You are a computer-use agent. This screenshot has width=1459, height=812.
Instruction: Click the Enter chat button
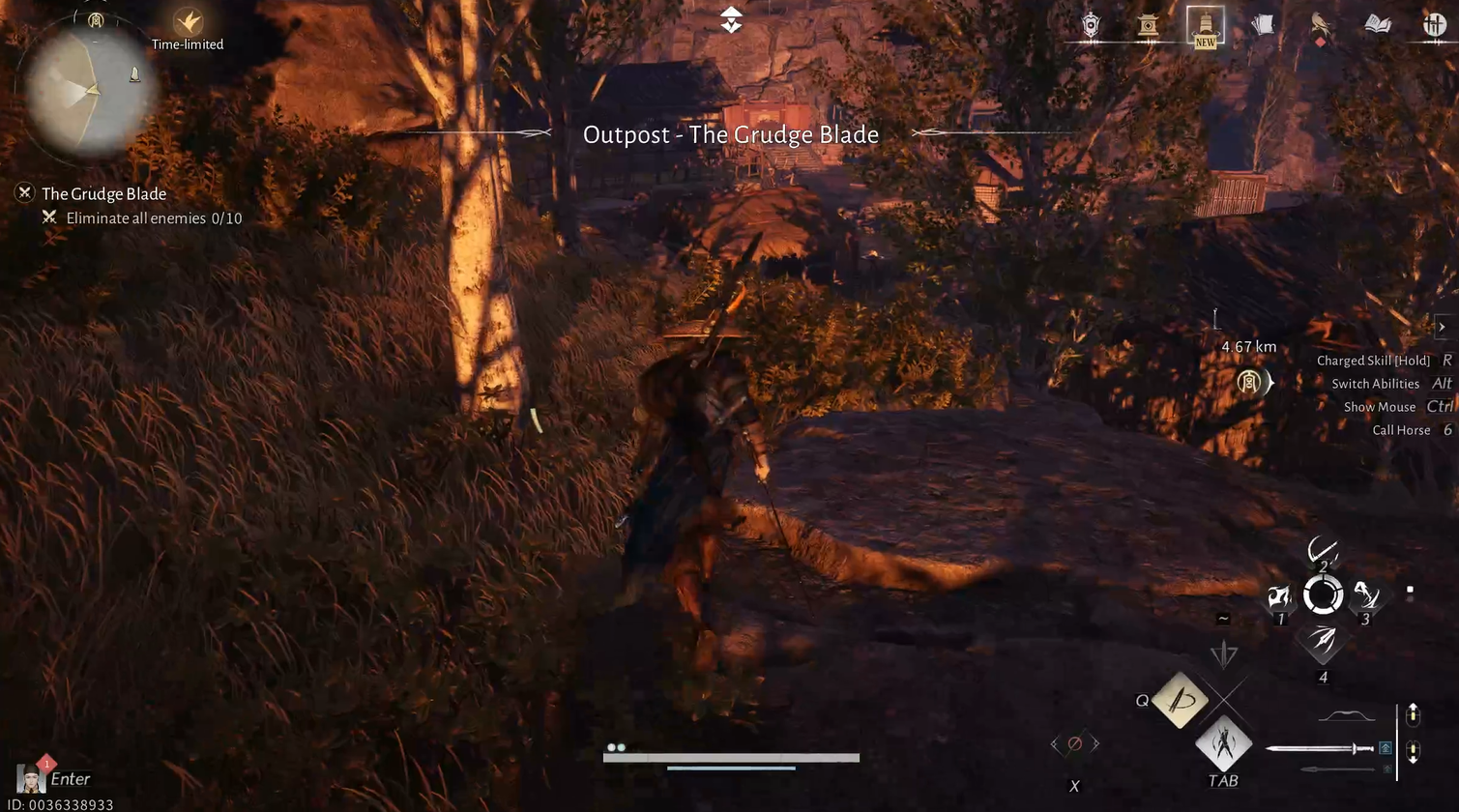coord(70,778)
